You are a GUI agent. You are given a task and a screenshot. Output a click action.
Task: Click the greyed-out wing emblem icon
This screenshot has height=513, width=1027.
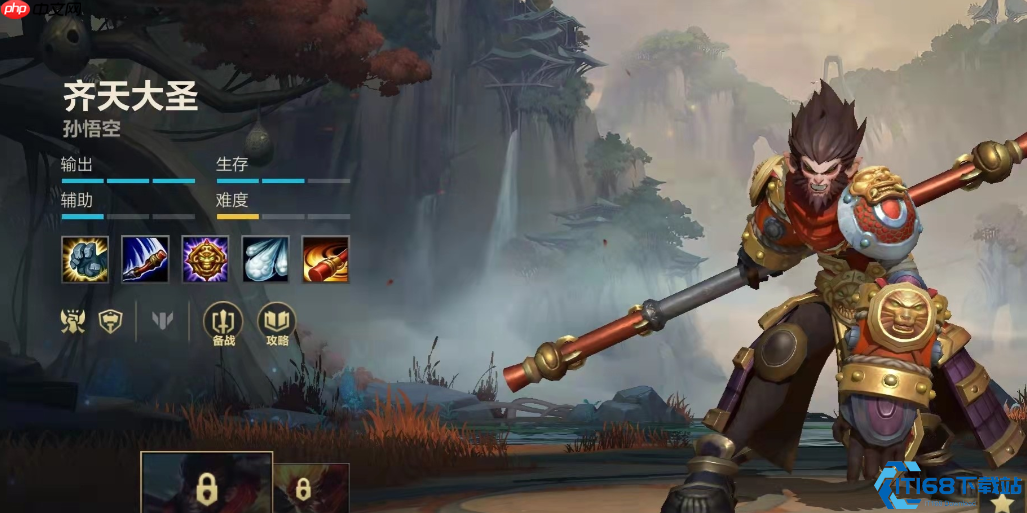pos(162,321)
